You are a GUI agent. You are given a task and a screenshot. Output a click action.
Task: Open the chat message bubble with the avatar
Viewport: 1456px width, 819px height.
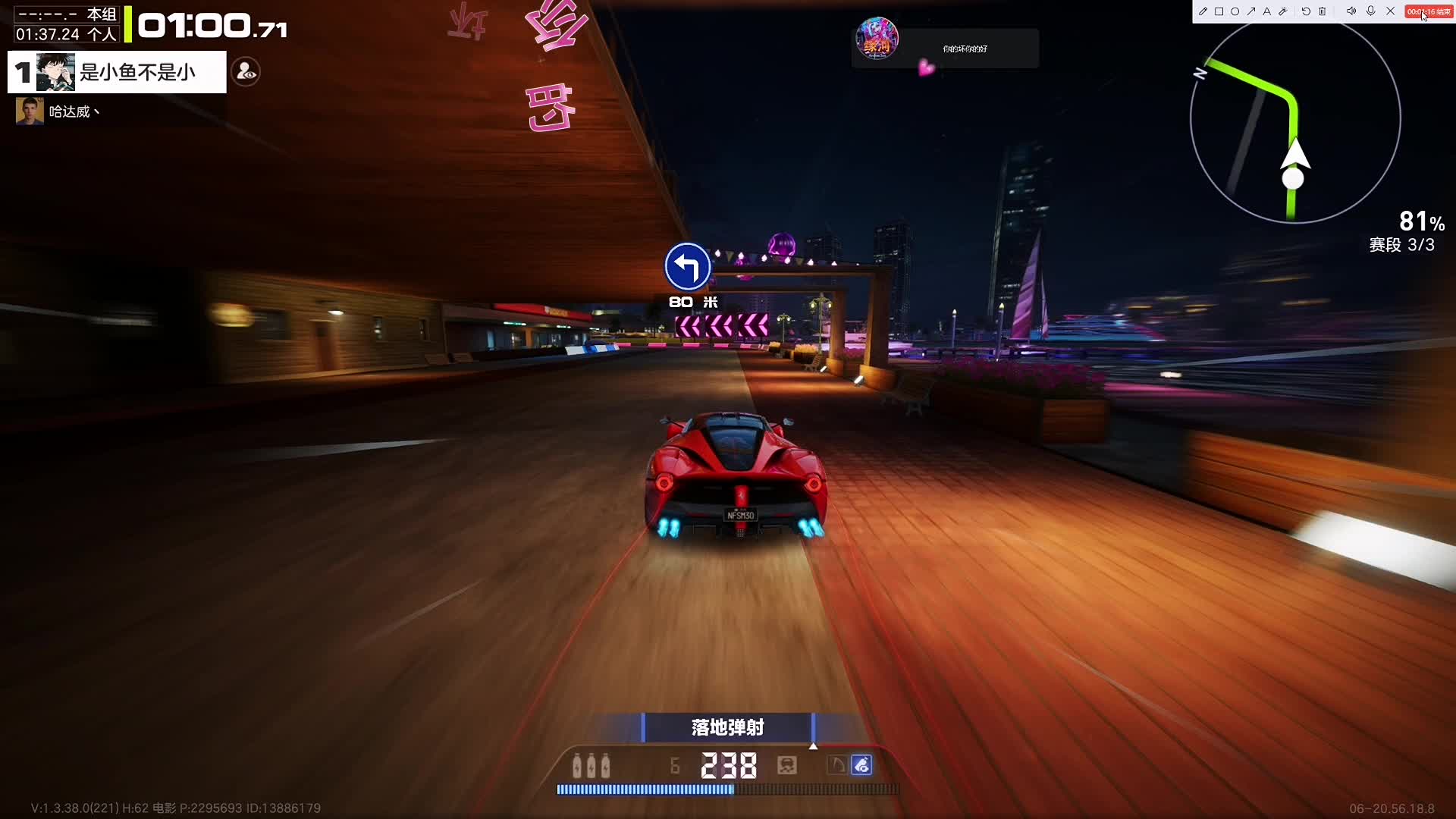(x=945, y=48)
